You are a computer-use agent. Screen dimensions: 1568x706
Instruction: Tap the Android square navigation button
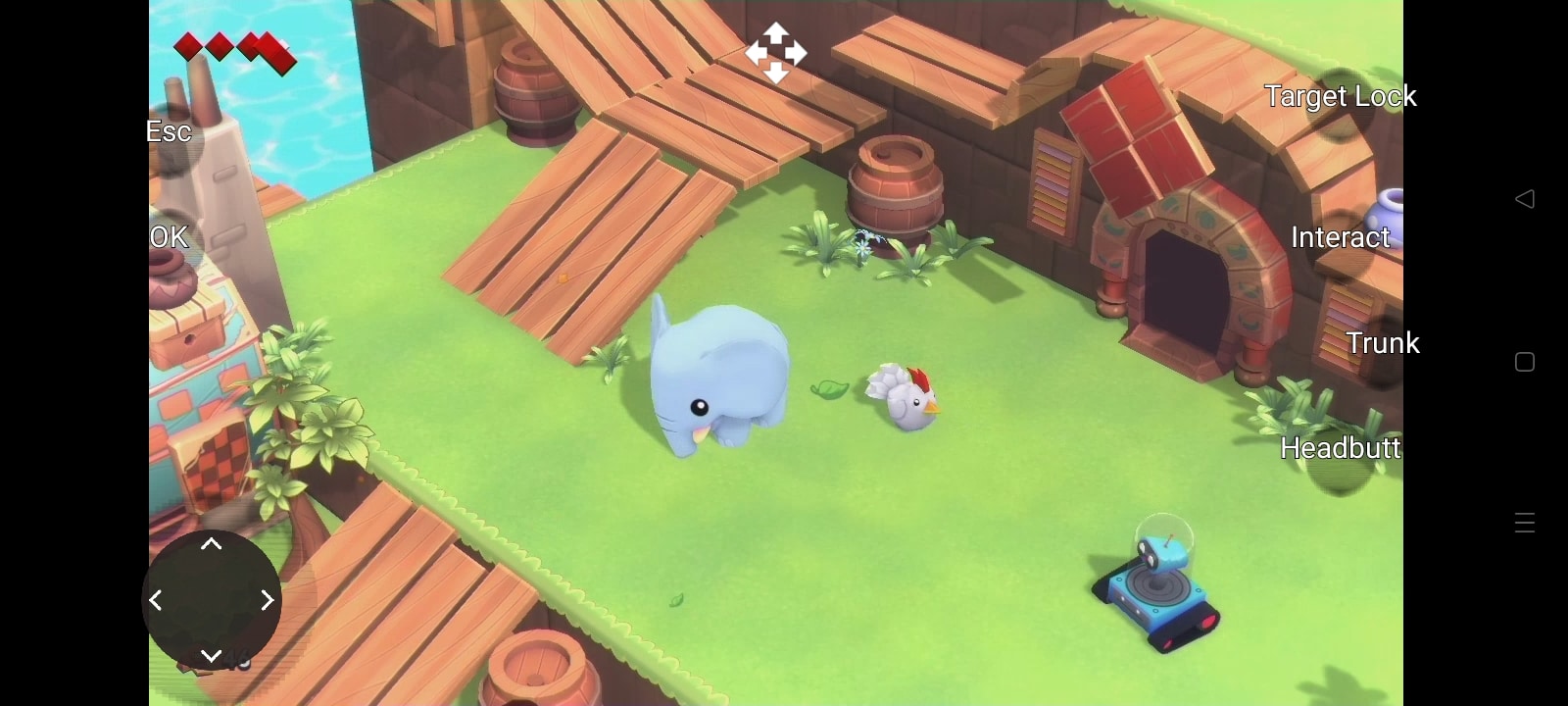click(1524, 362)
